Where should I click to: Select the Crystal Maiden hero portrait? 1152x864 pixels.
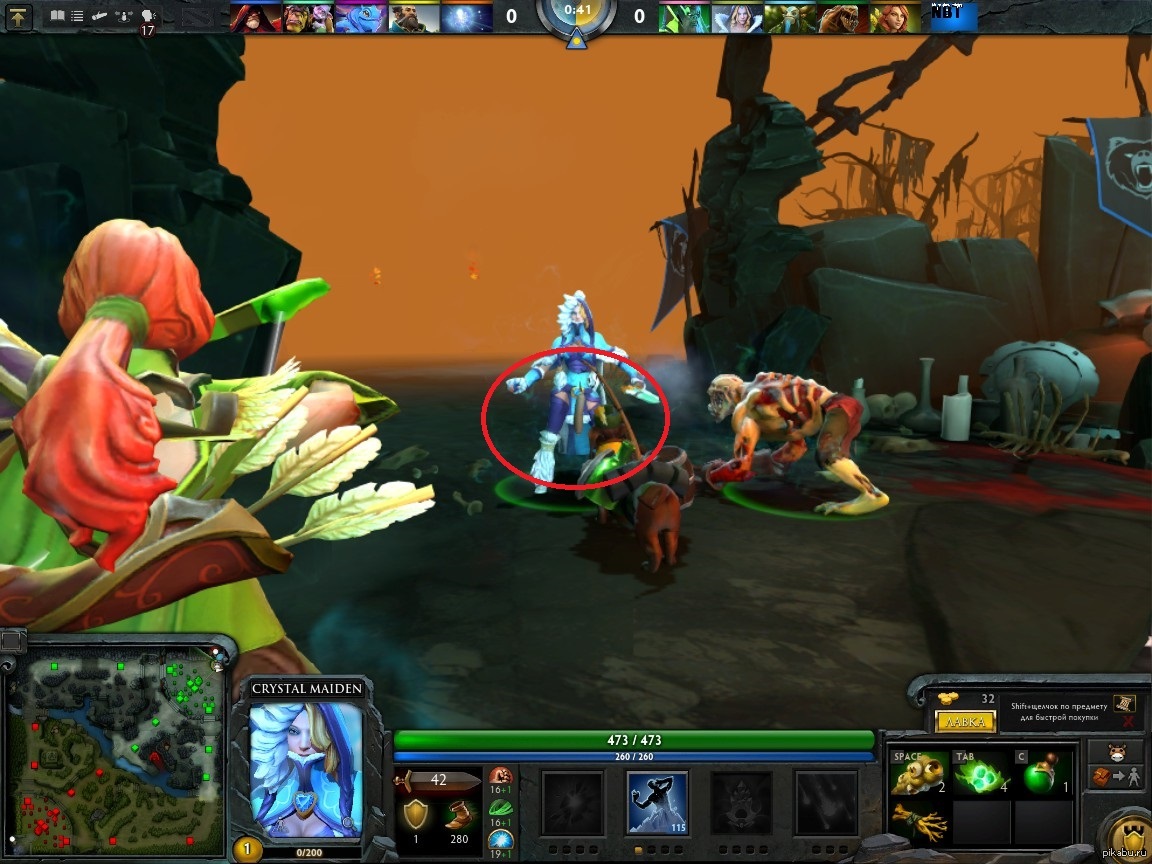coord(305,767)
